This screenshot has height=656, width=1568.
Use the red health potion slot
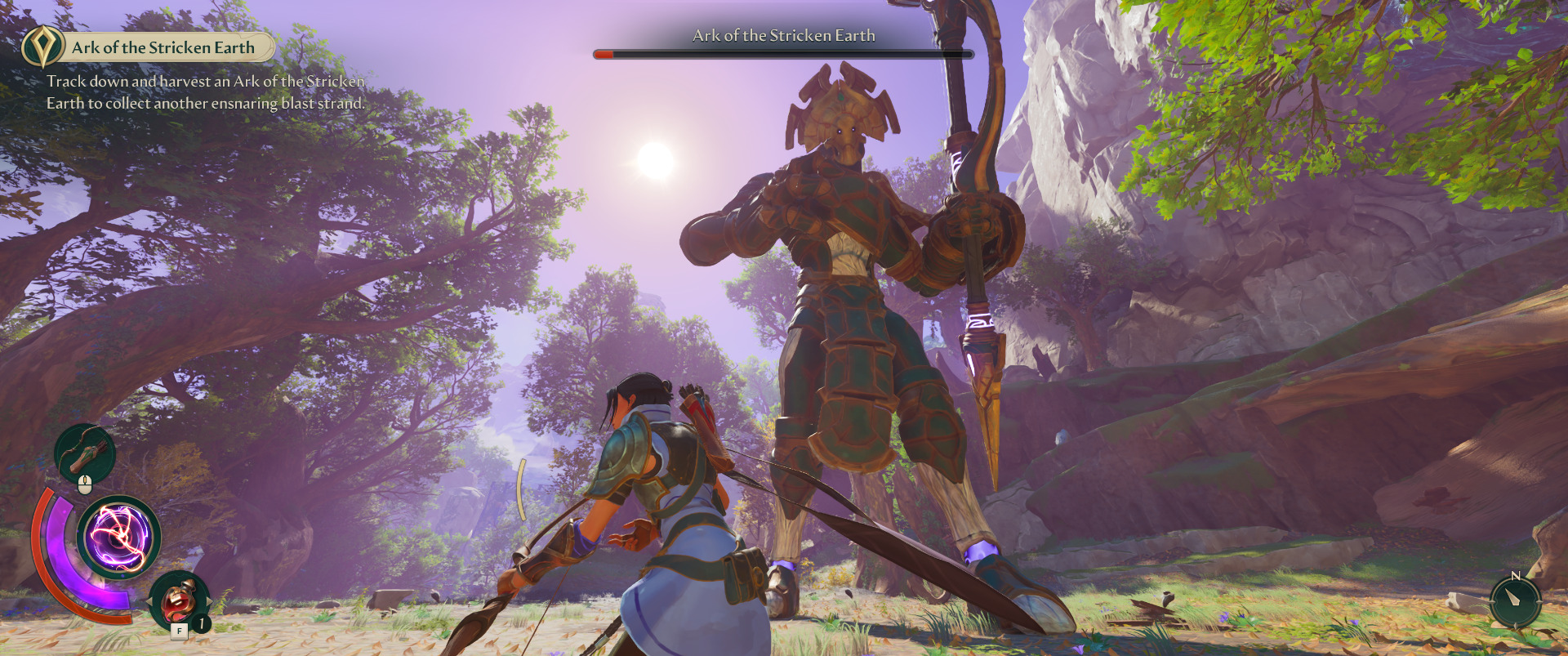pyautogui.click(x=179, y=602)
